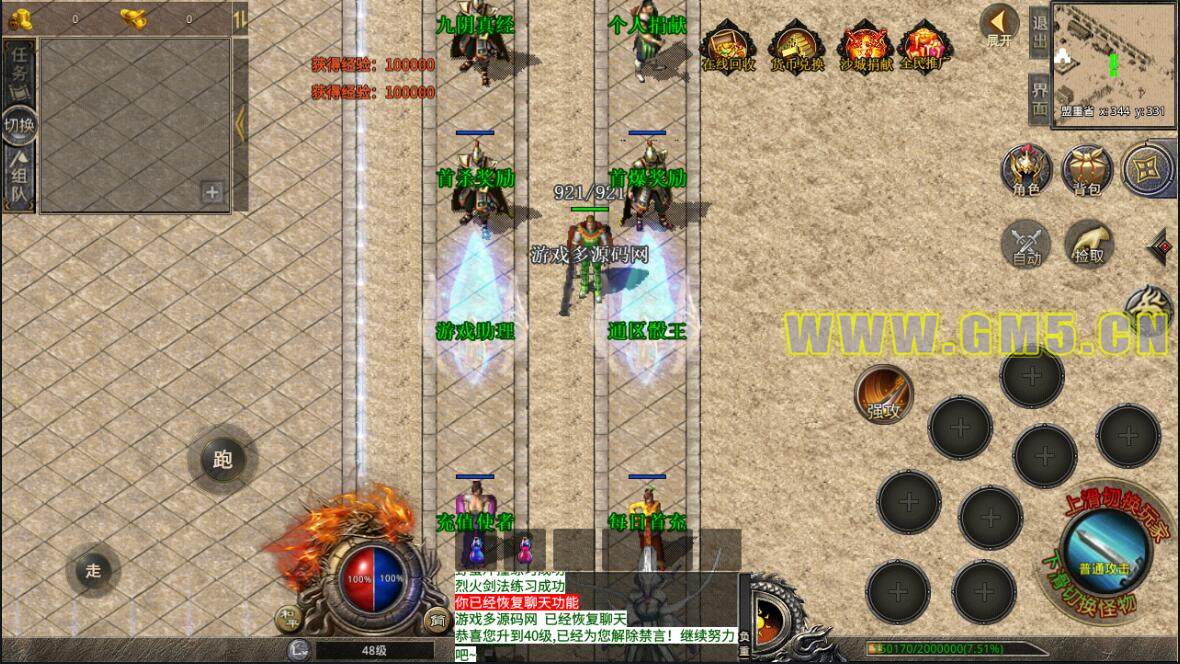Screen dimensions: 1180x664
Task: Activate the 强攻 power attack skill
Action: click(x=884, y=393)
